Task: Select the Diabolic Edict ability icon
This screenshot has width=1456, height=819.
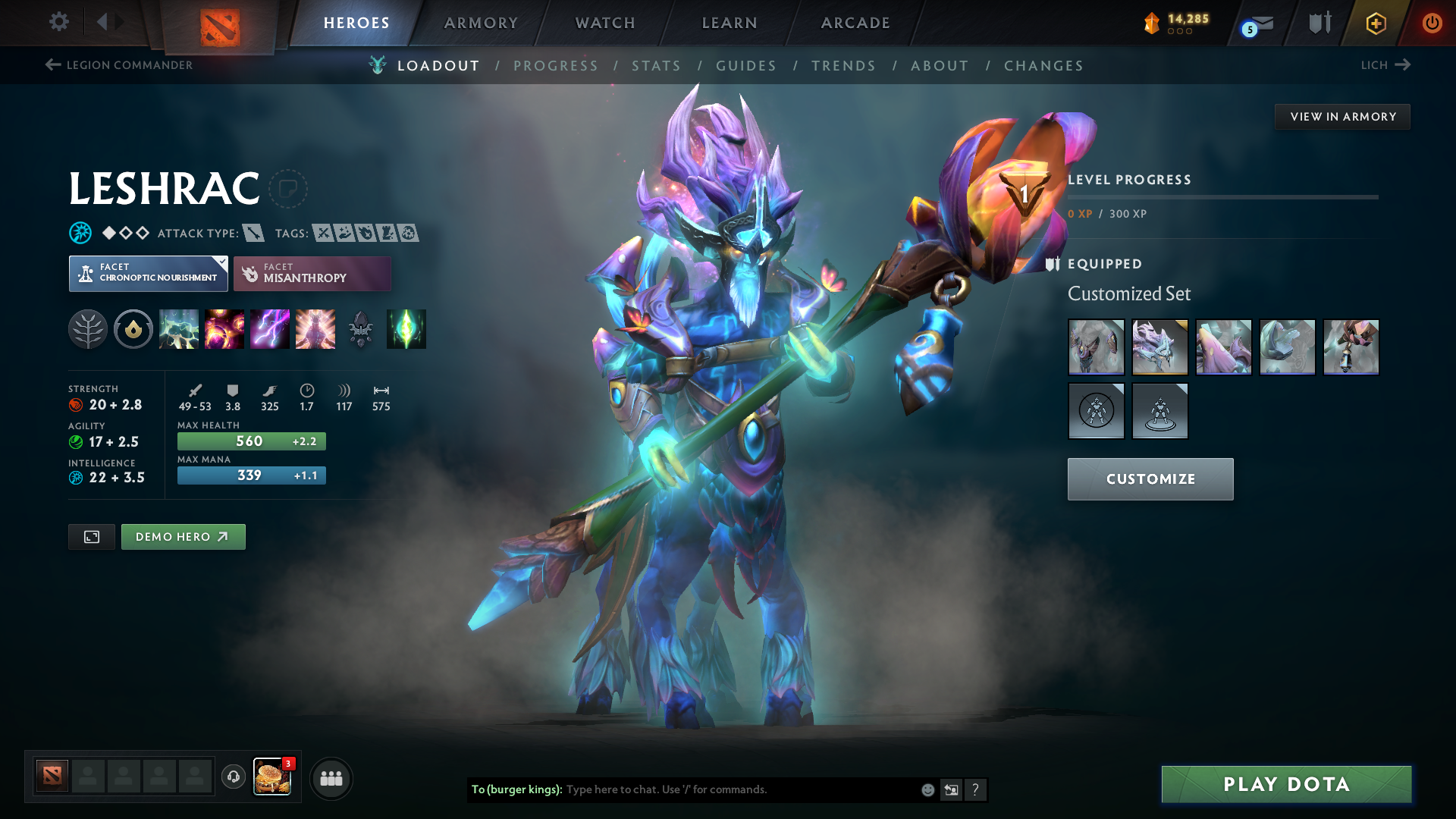Action: click(224, 329)
